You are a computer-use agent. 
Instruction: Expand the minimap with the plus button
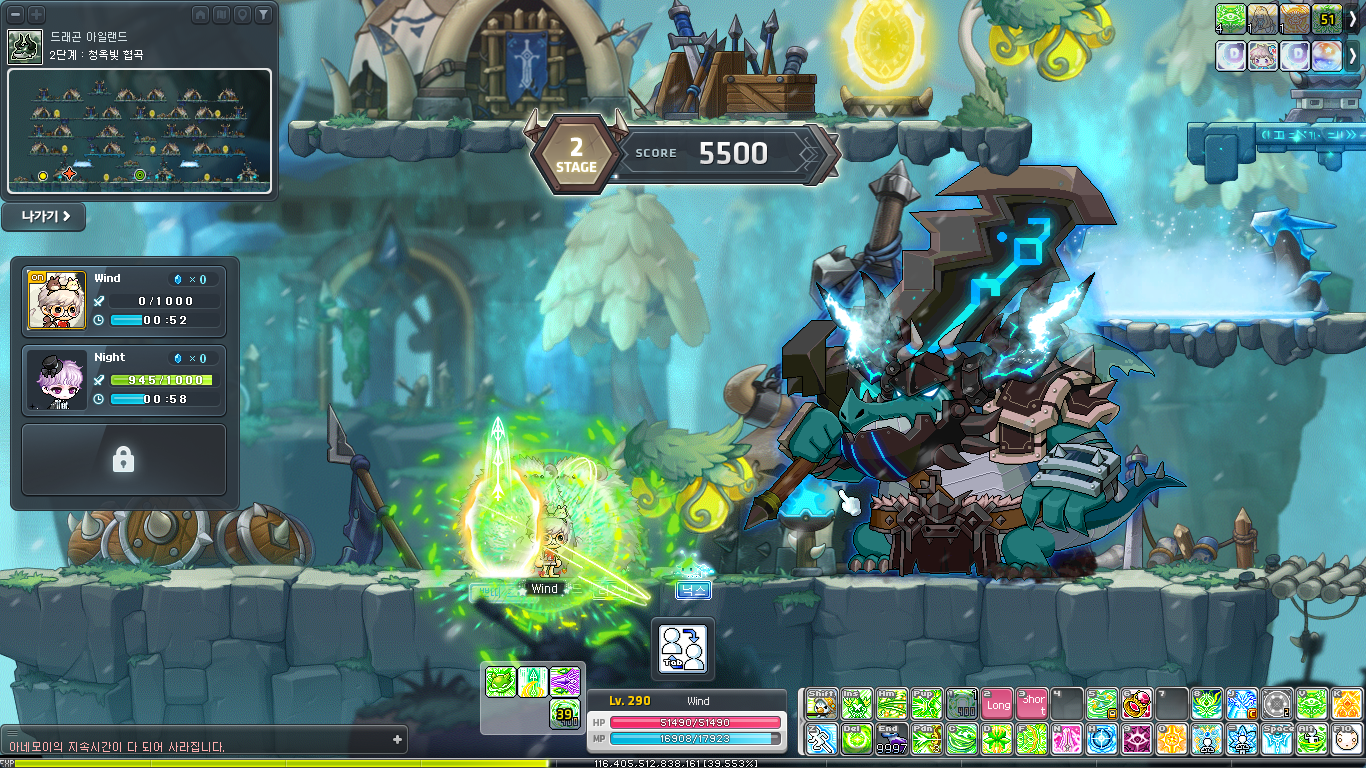(x=36, y=14)
